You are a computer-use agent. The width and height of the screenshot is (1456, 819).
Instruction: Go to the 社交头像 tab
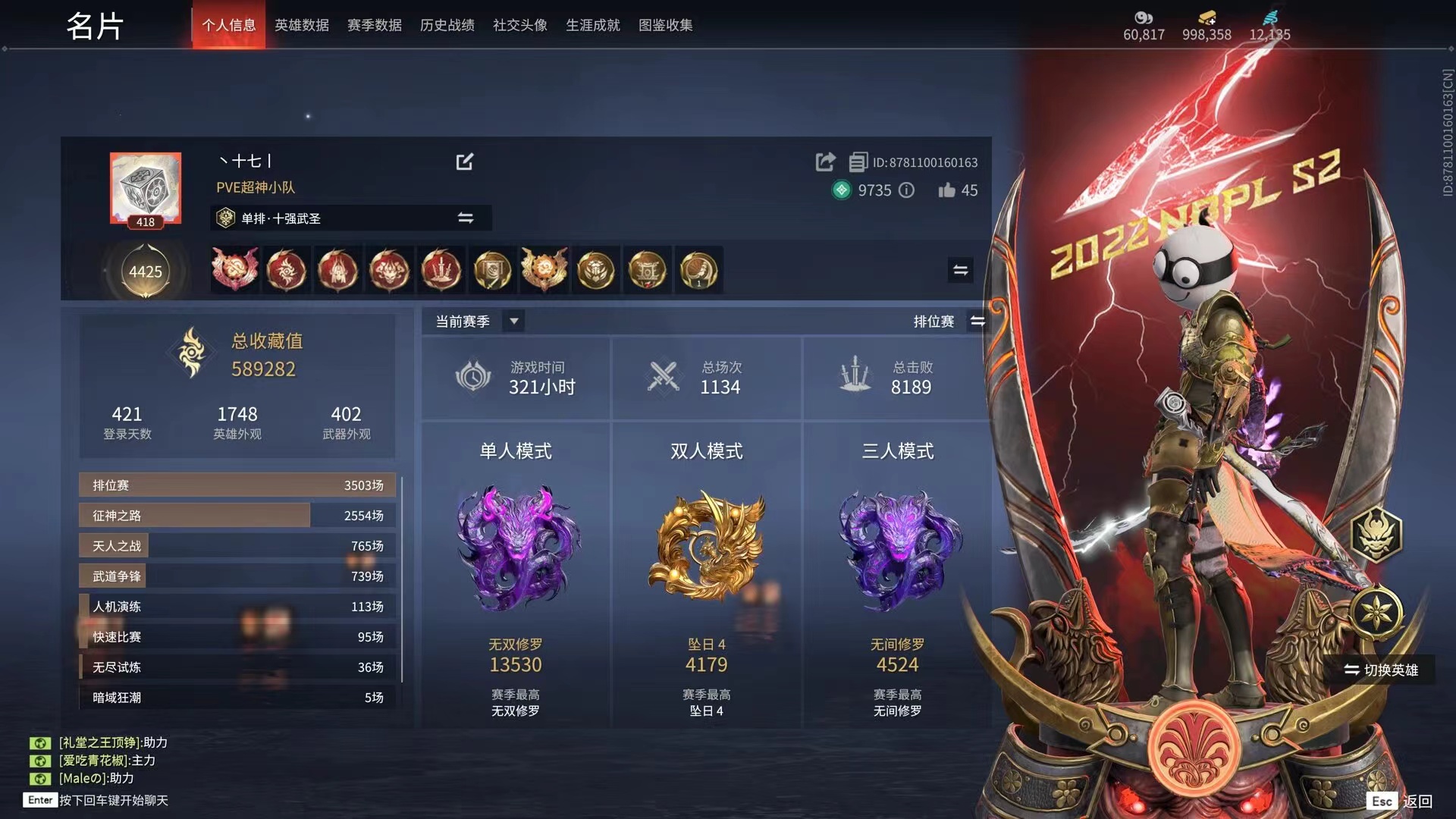click(x=519, y=25)
